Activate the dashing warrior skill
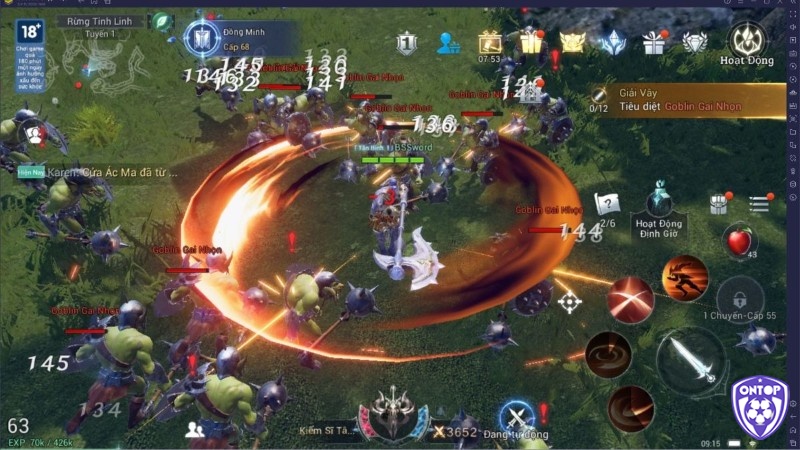800x450 pixels. click(x=685, y=275)
